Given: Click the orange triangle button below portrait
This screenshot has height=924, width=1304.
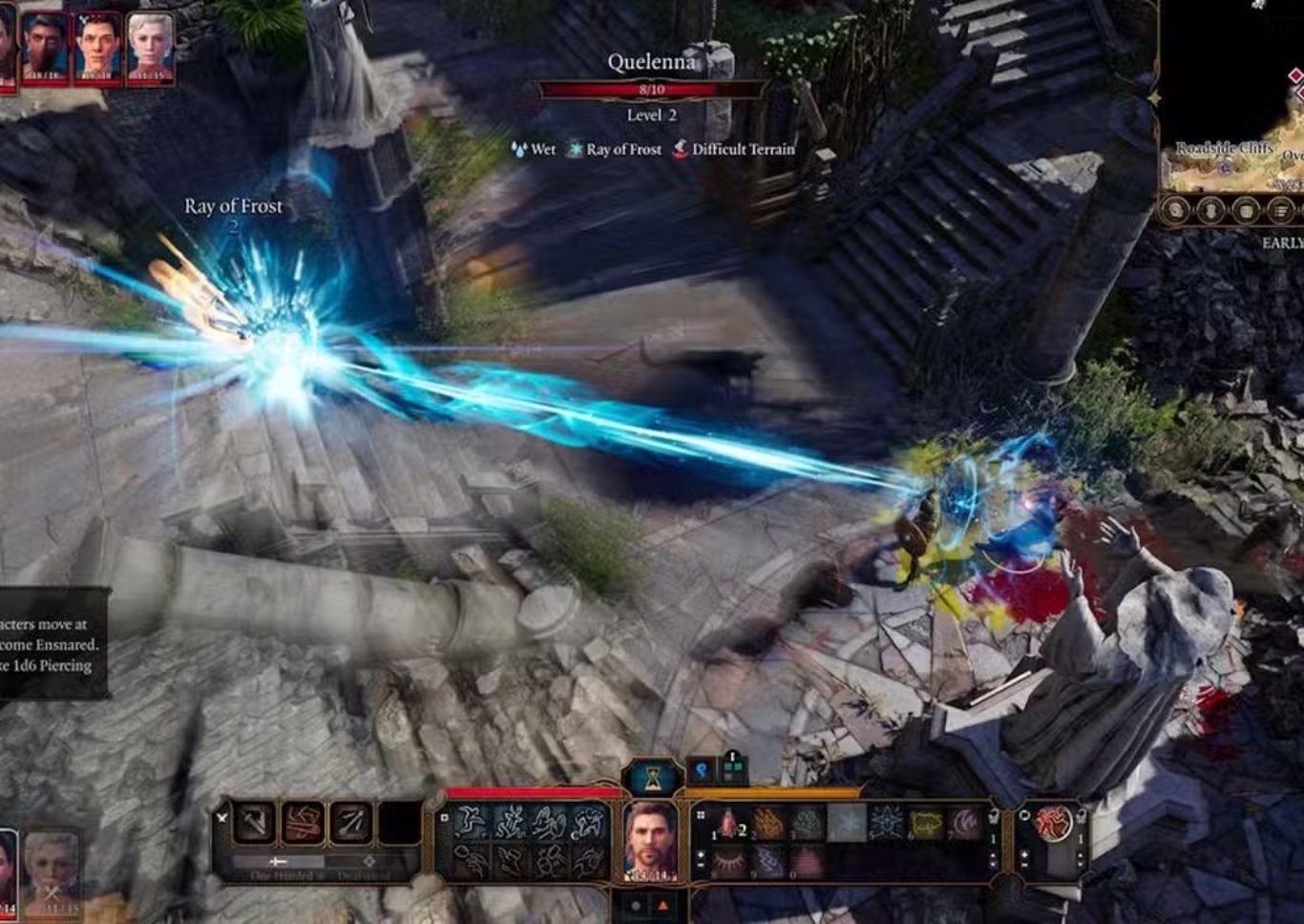Looking at the screenshot, I should pyautogui.click(x=663, y=905).
